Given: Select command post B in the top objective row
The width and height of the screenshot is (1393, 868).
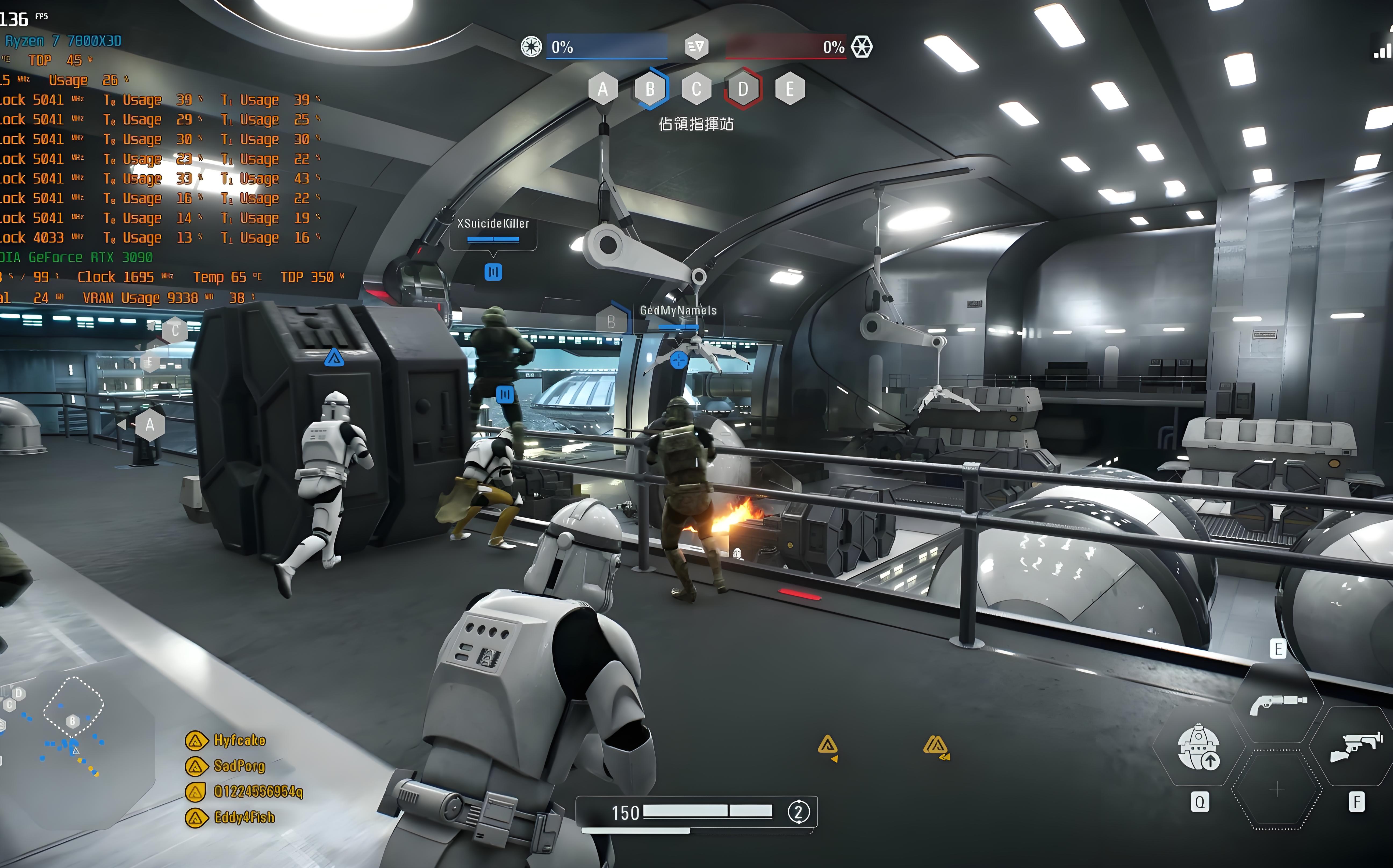Looking at the screenshot, I should point(650,89).
